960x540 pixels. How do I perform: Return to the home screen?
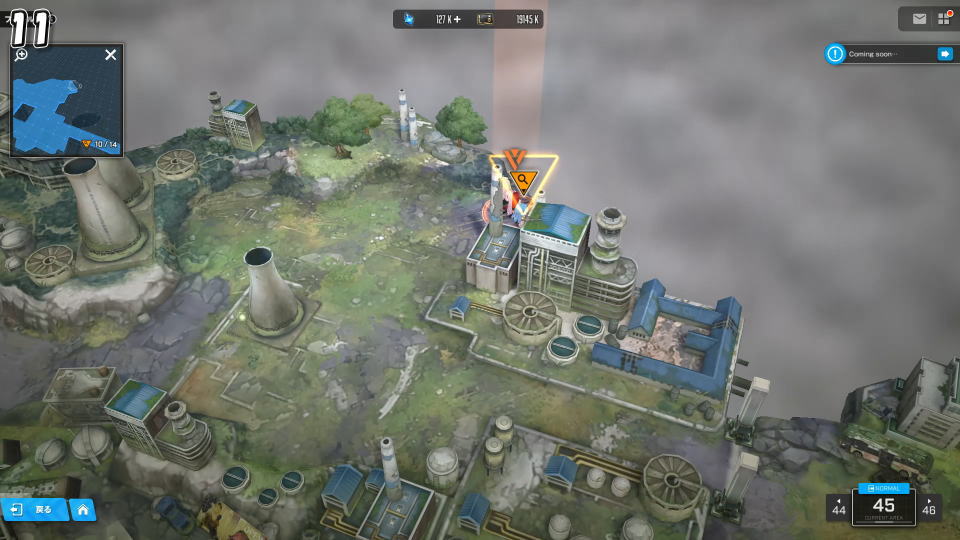pyautogui.click(x=82, y=510)
